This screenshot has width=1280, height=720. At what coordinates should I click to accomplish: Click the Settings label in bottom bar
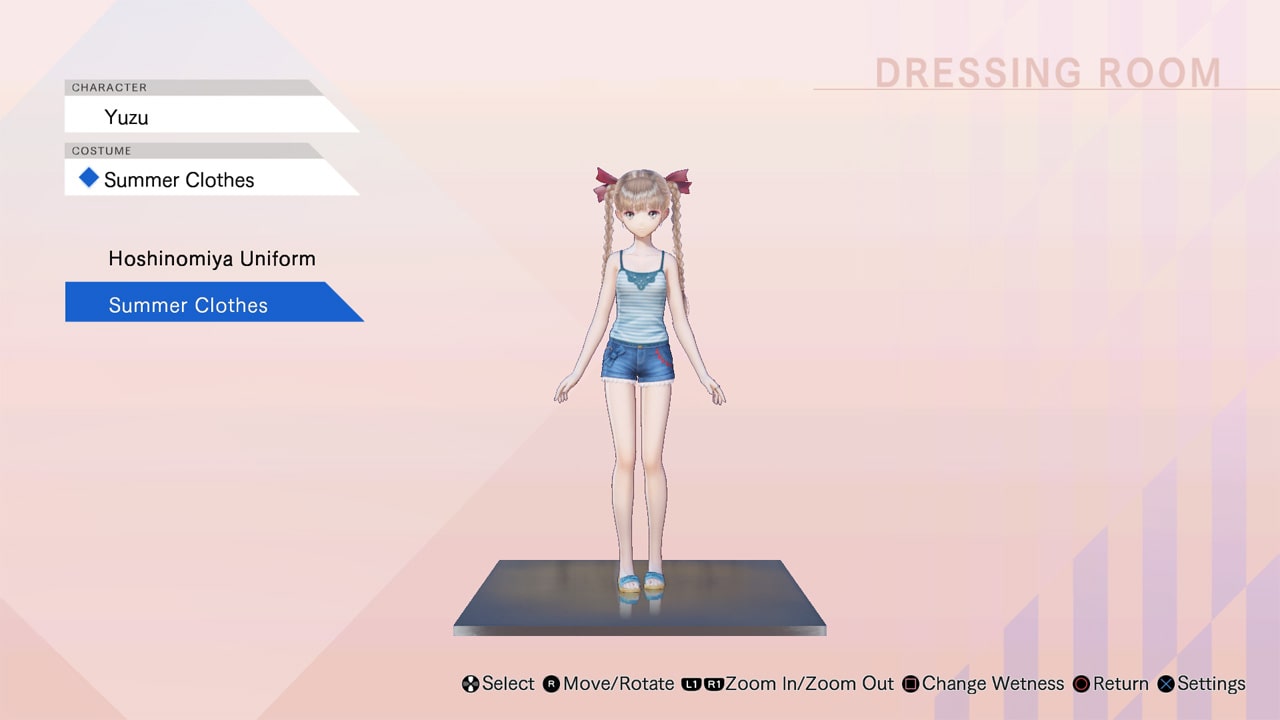[1211, 684]
